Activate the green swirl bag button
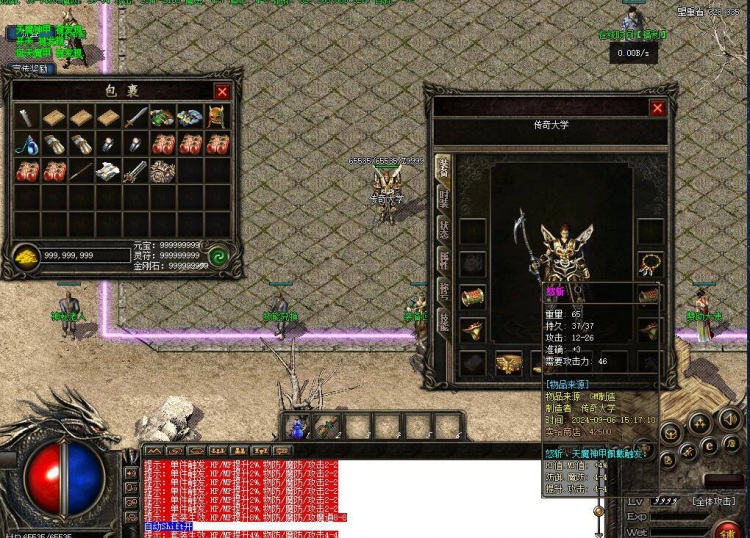 (220, 256)
